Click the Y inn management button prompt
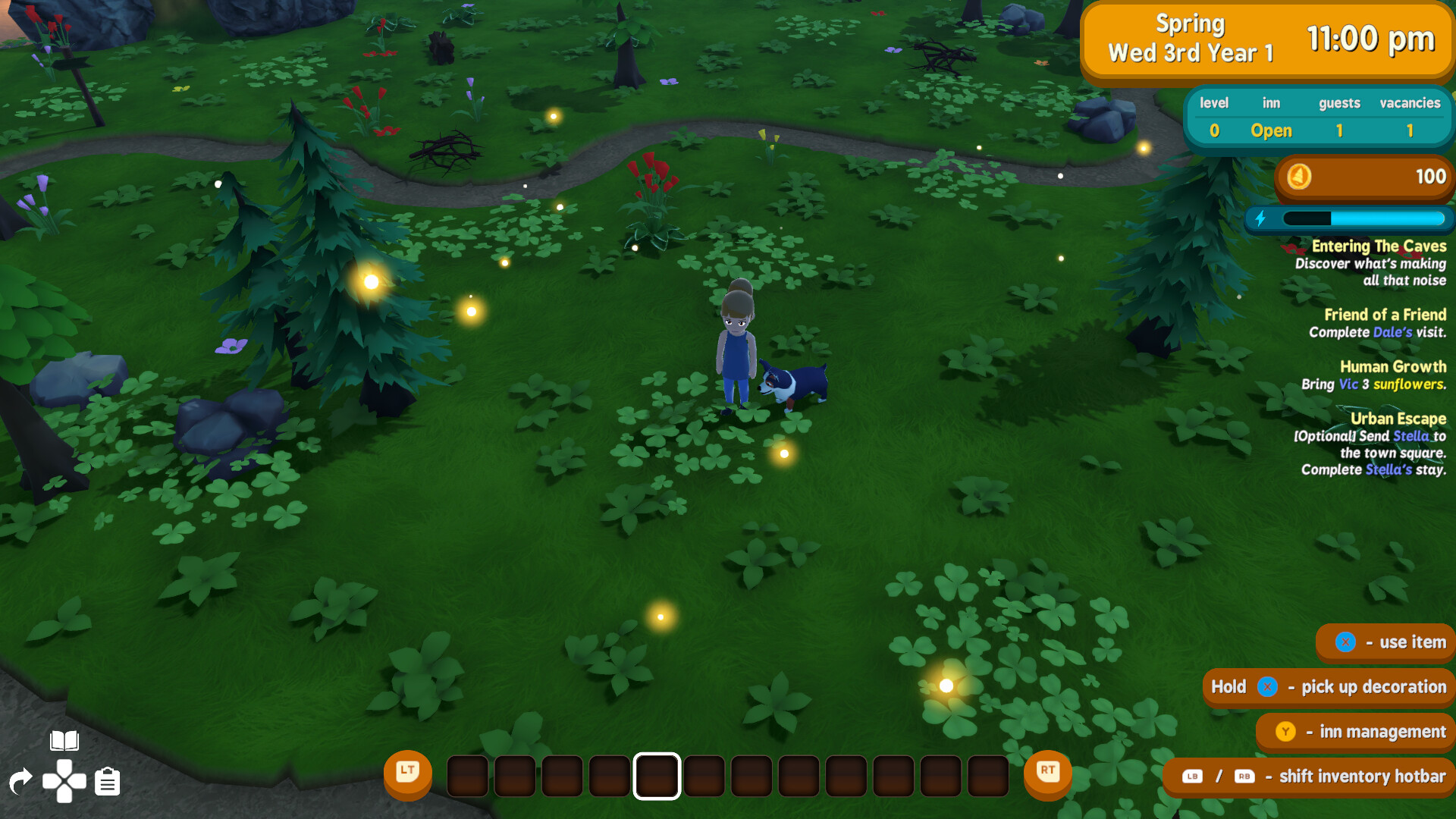 pyautogui.click(x=1286, y=732)
